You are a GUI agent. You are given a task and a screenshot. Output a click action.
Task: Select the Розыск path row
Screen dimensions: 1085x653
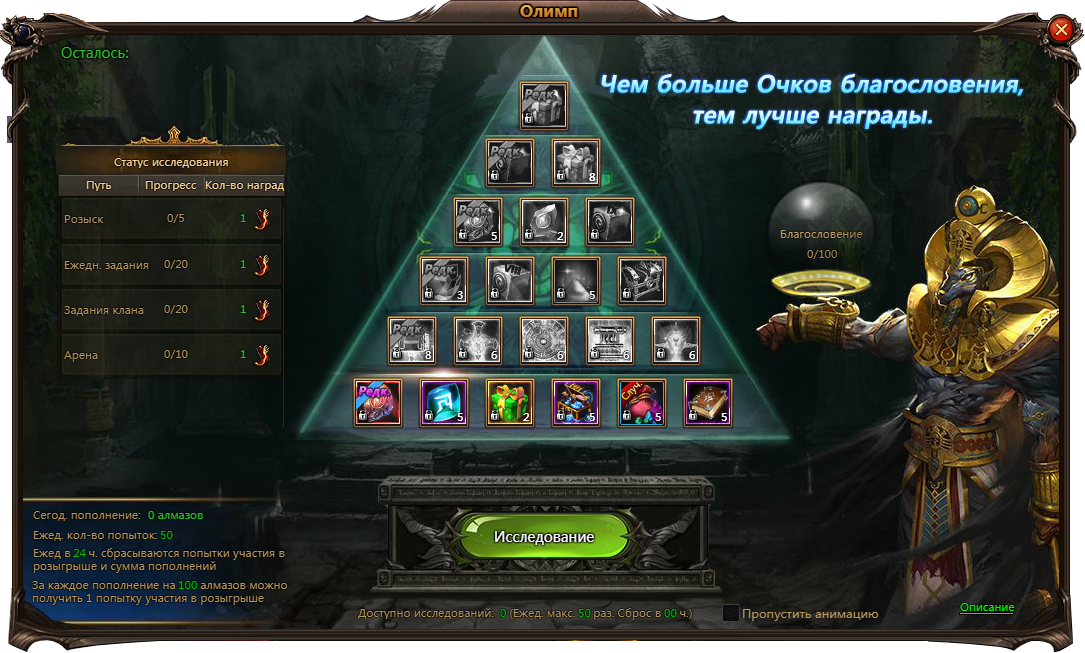click(172, 219)
